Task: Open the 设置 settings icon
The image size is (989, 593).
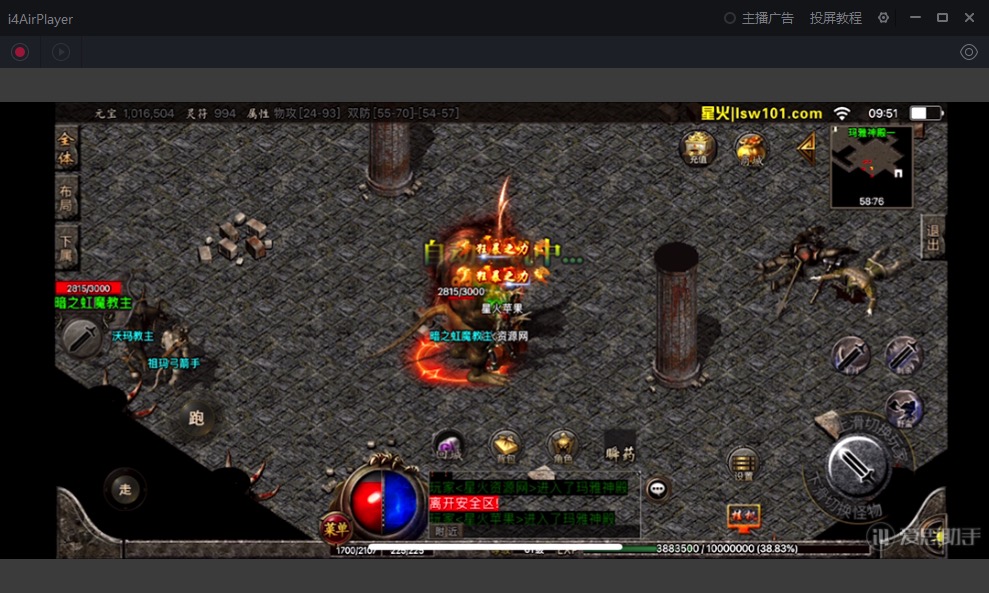Action: pyautogui.click(x=743, y=464)
